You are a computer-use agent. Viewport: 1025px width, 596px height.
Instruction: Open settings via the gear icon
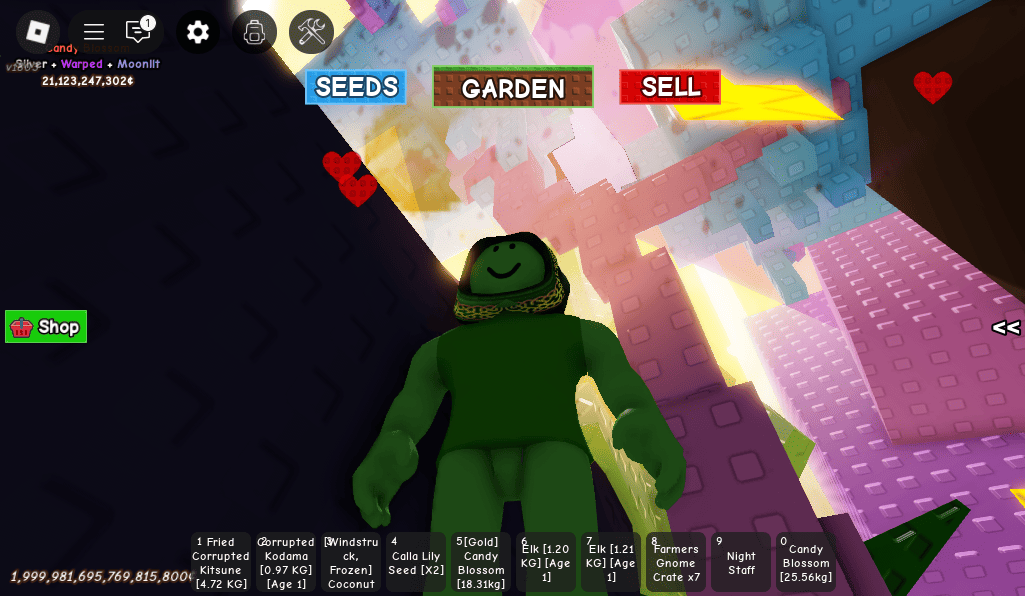point(198,32)
